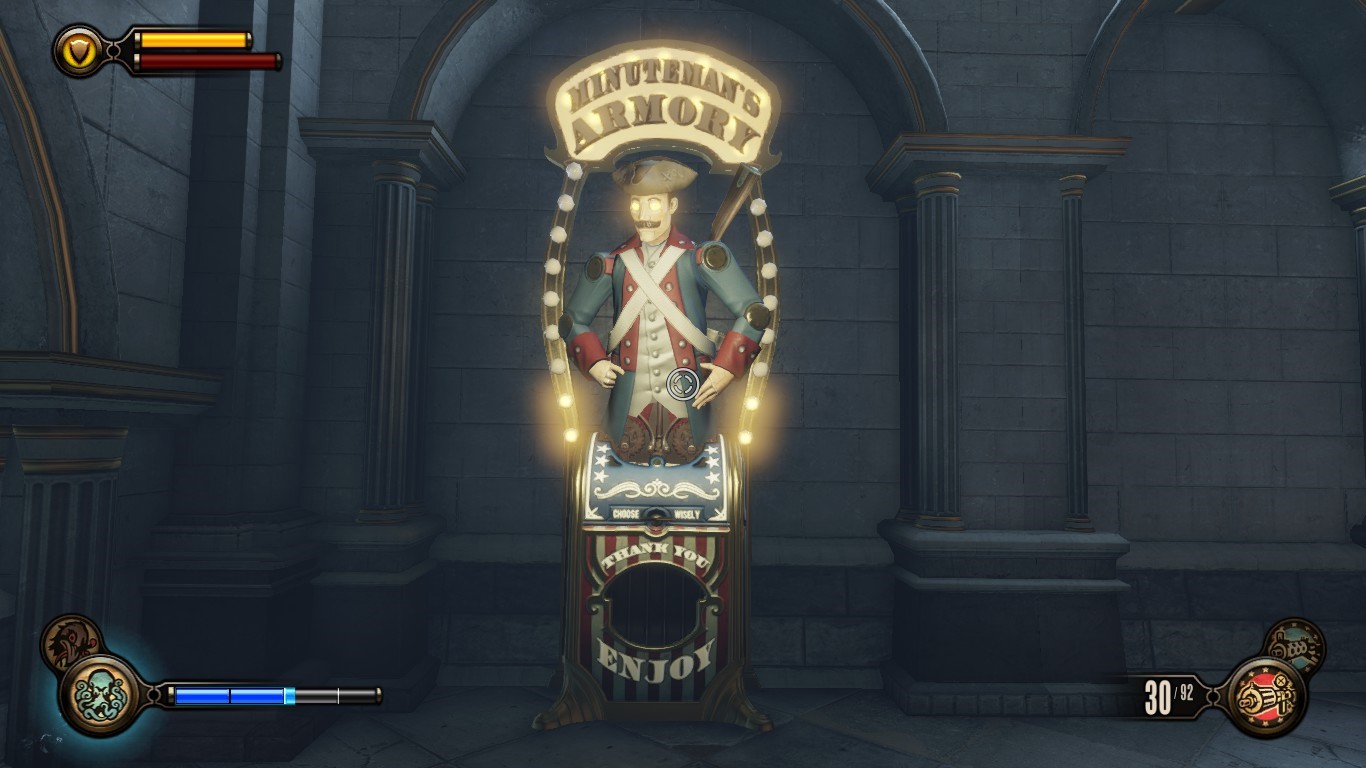Select the Undertow octopus vigor icon
This screenshot has width=1366, height=768.
pos(101,694)
